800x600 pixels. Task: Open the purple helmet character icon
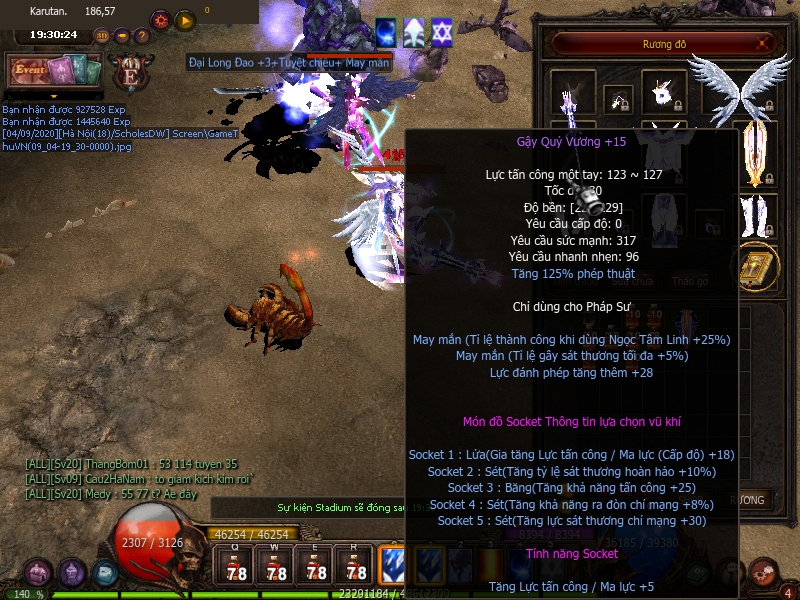click(72, 573)
